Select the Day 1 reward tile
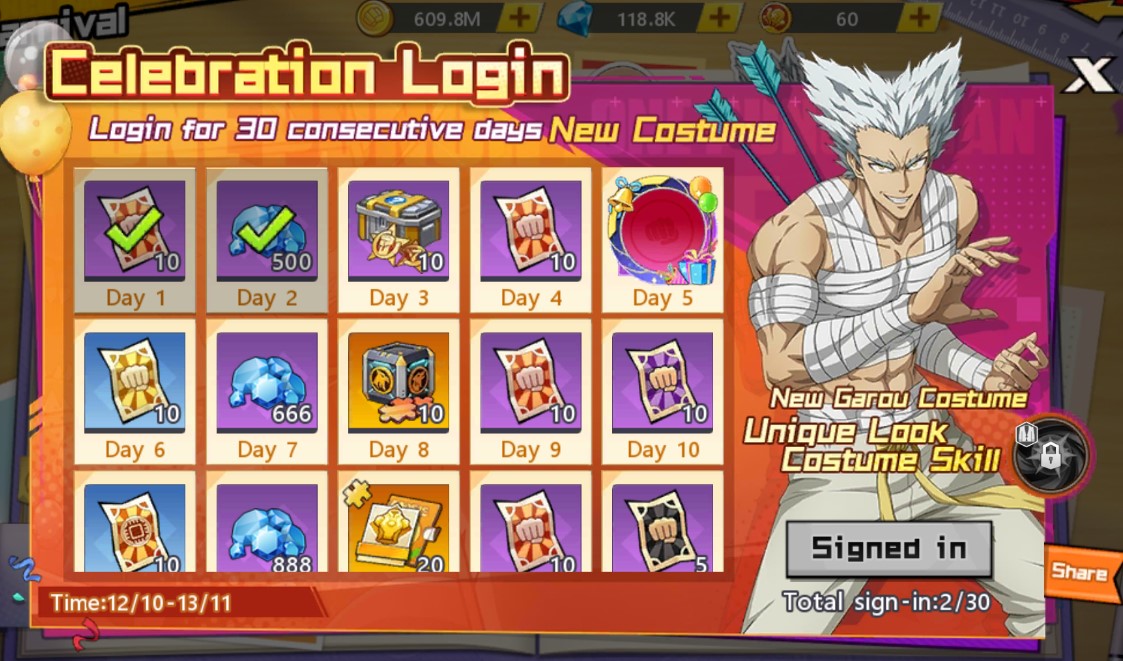 click(x=135, y=240)
